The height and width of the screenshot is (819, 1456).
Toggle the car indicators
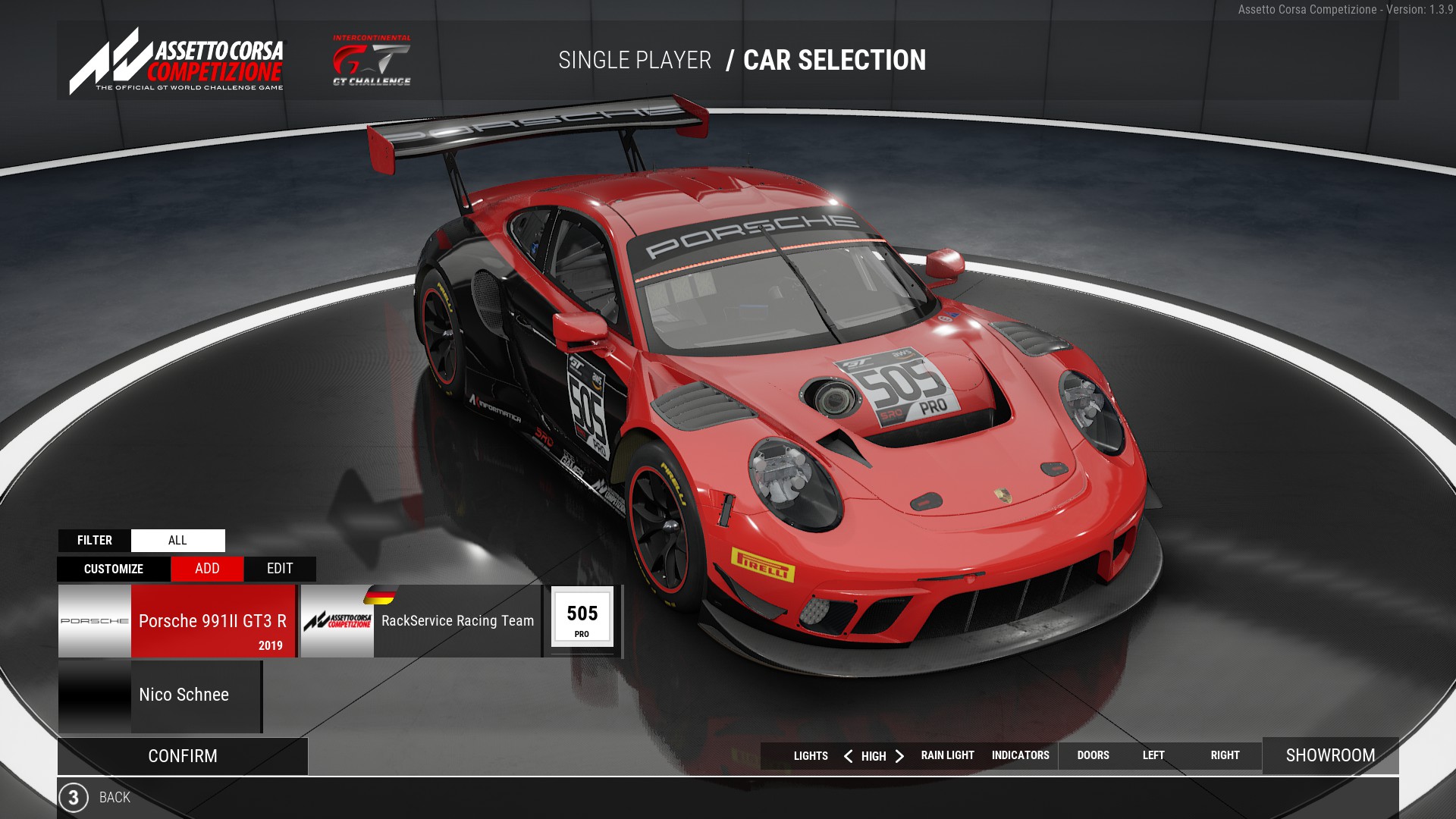coord(1020,755)
